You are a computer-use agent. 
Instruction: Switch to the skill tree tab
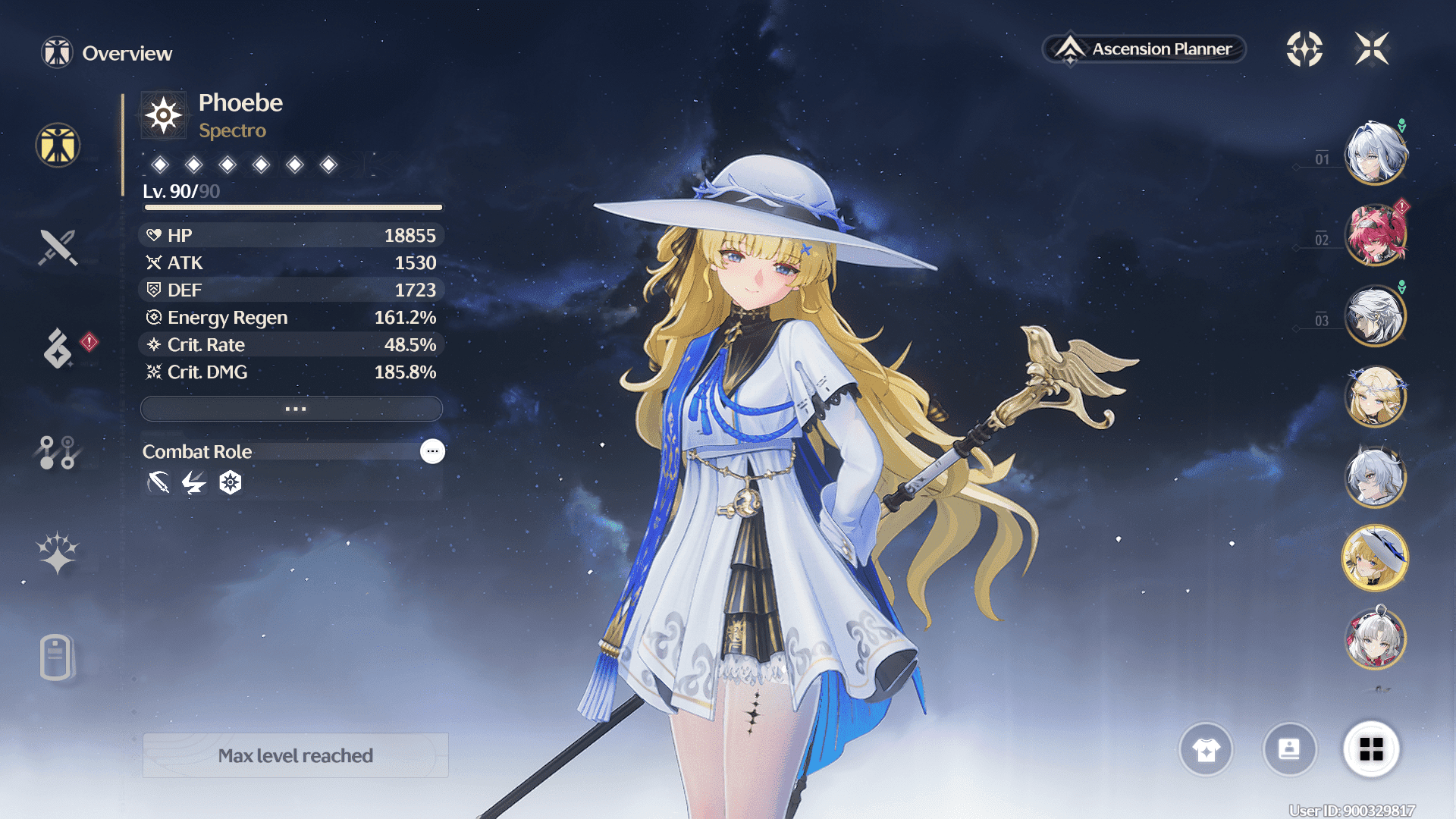click(x=58, y=453)
